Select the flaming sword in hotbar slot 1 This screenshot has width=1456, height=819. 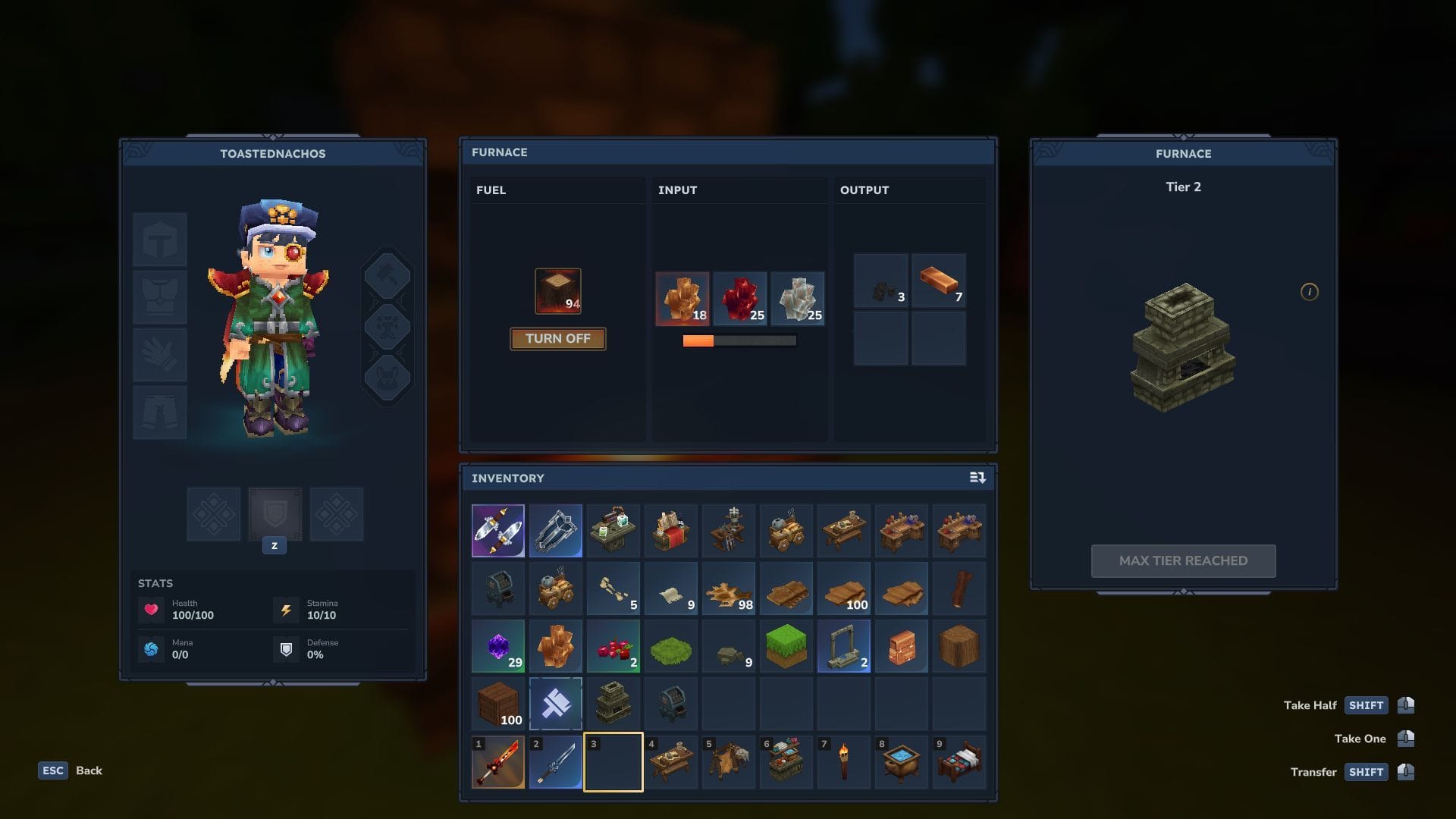tap(498, 761)
